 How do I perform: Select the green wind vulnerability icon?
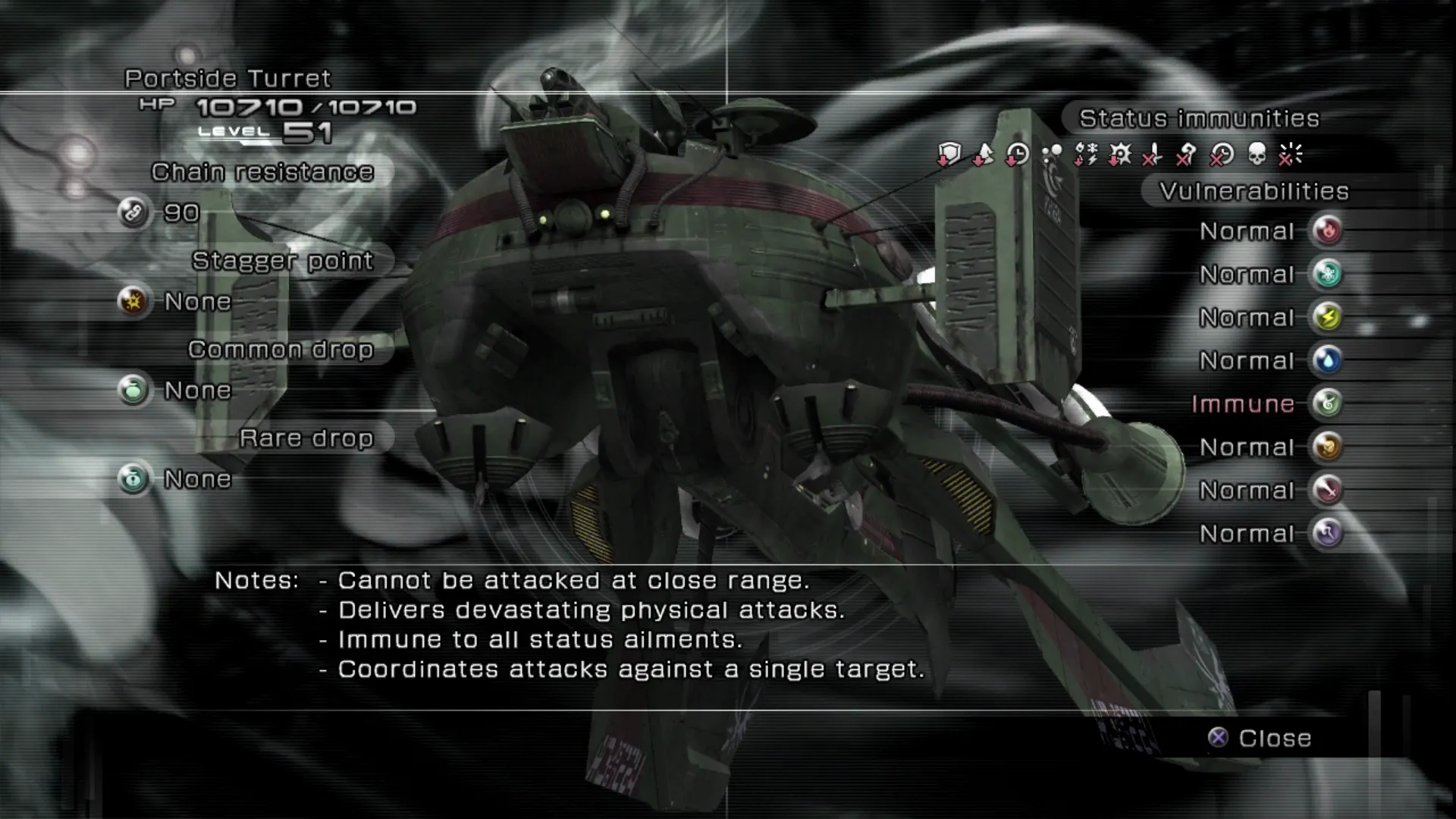[1328, 403]
